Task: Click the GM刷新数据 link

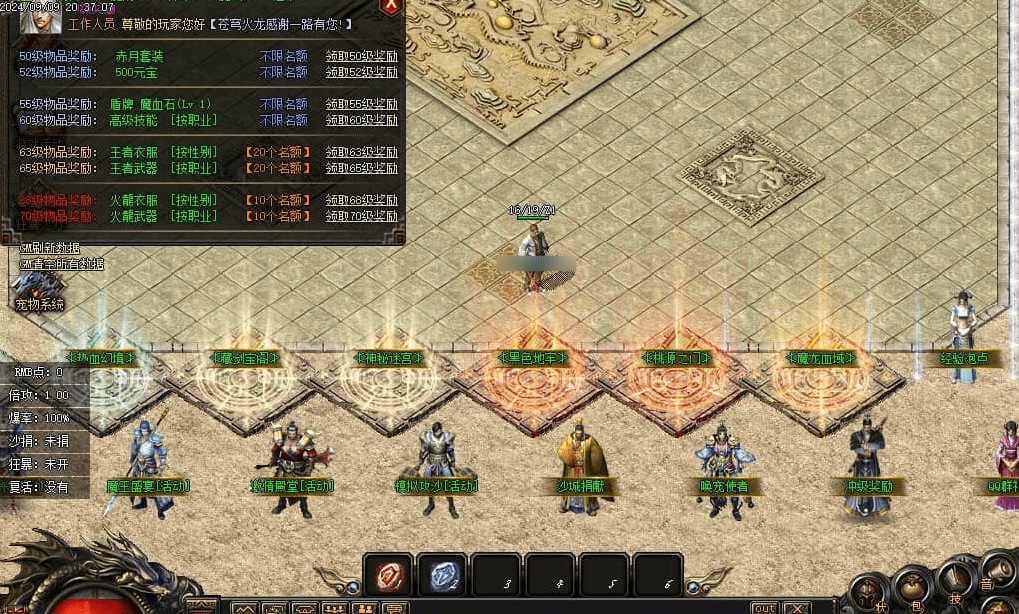Action: 50,248
